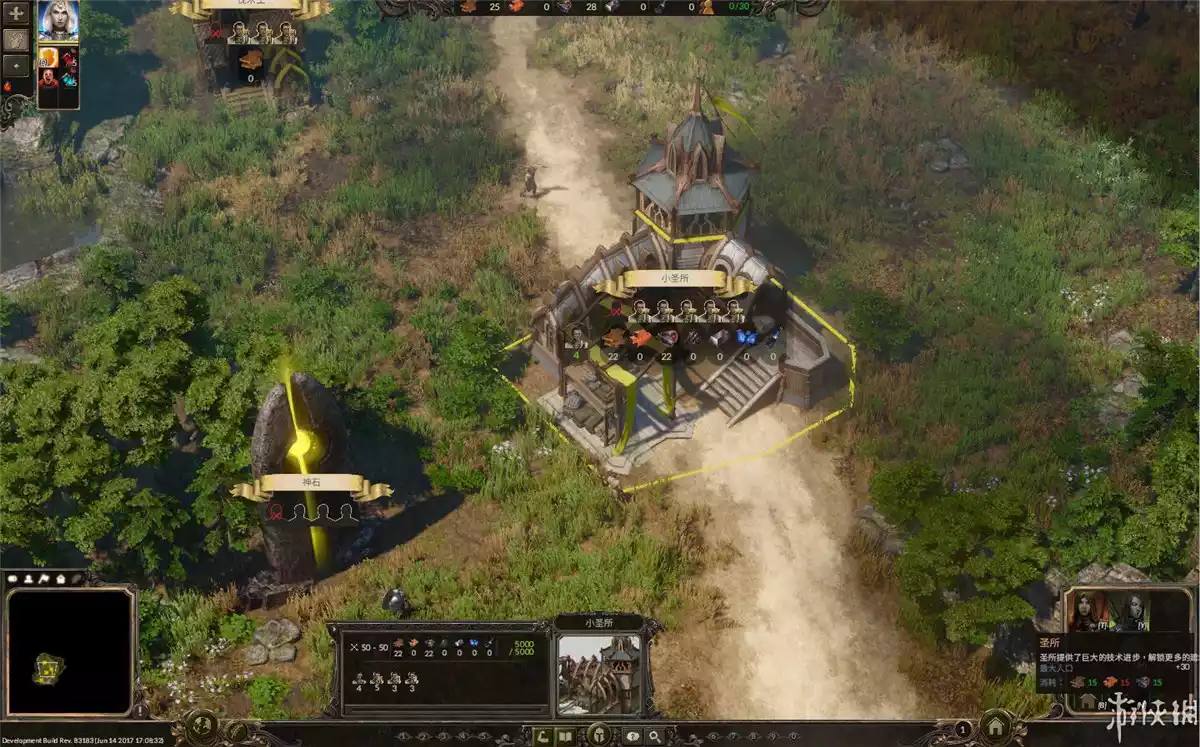Click the plus button beside the hero portrait
This screenshot has height=747, width=1200.
(x=17, y=13)
